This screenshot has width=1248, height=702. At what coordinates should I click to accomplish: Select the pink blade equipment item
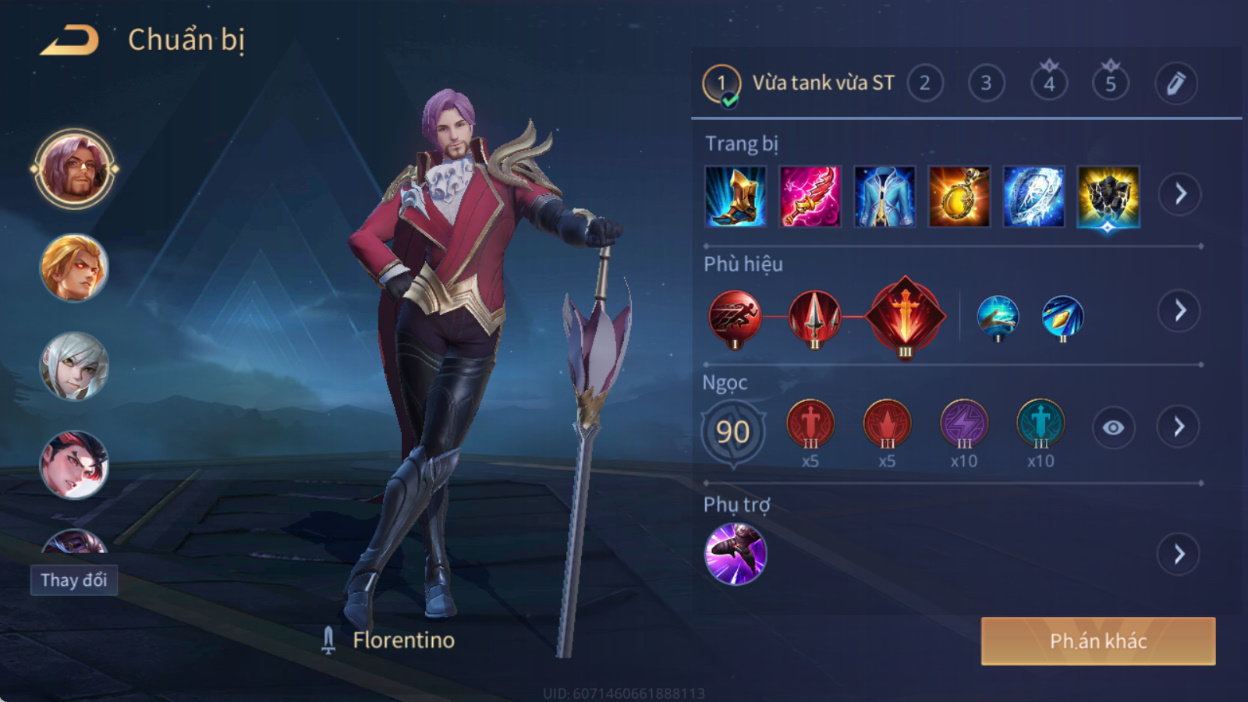point(810,196)
